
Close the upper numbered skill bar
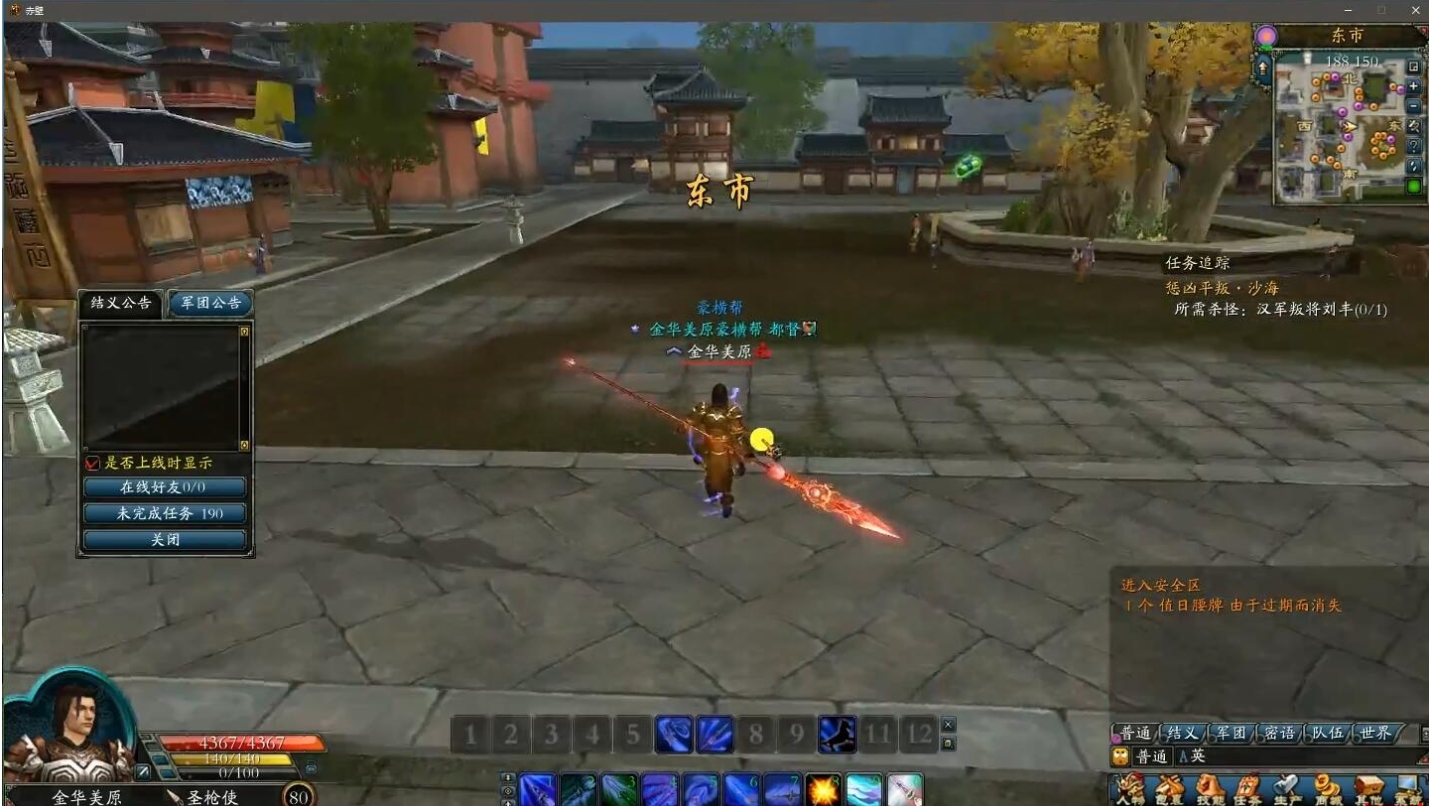click(949, 724)
